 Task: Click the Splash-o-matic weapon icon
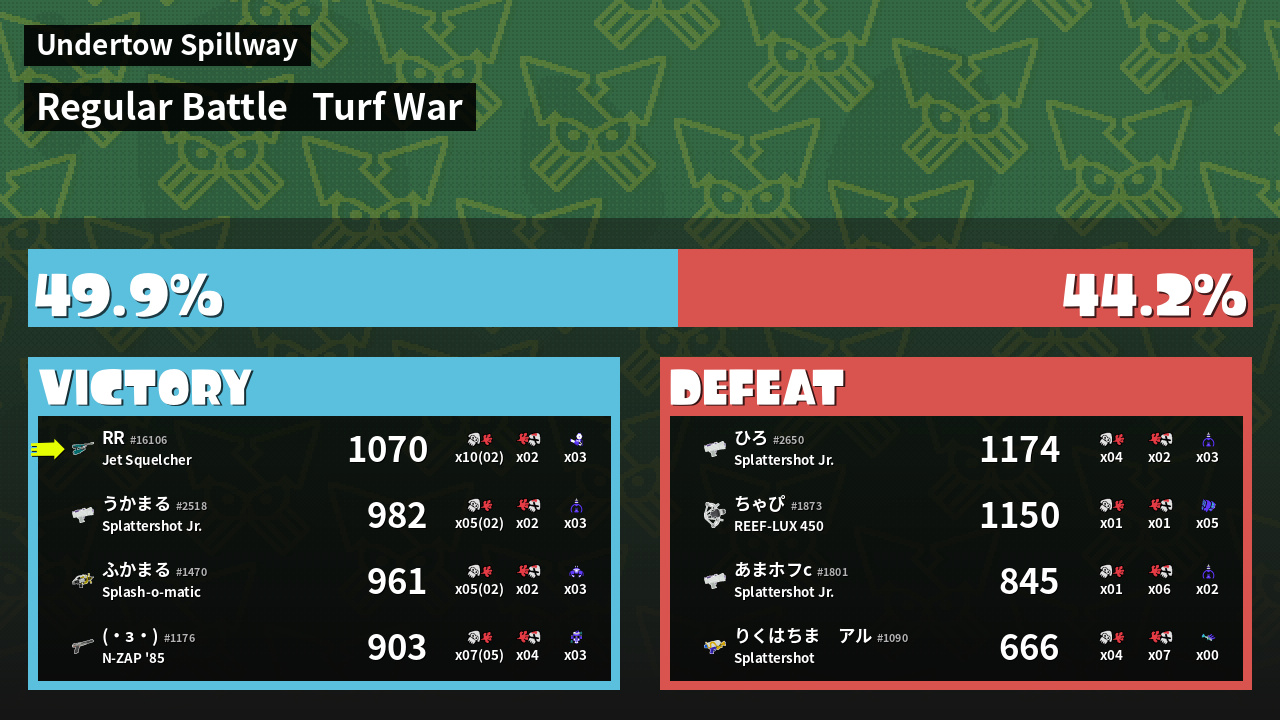coord(83,580)
